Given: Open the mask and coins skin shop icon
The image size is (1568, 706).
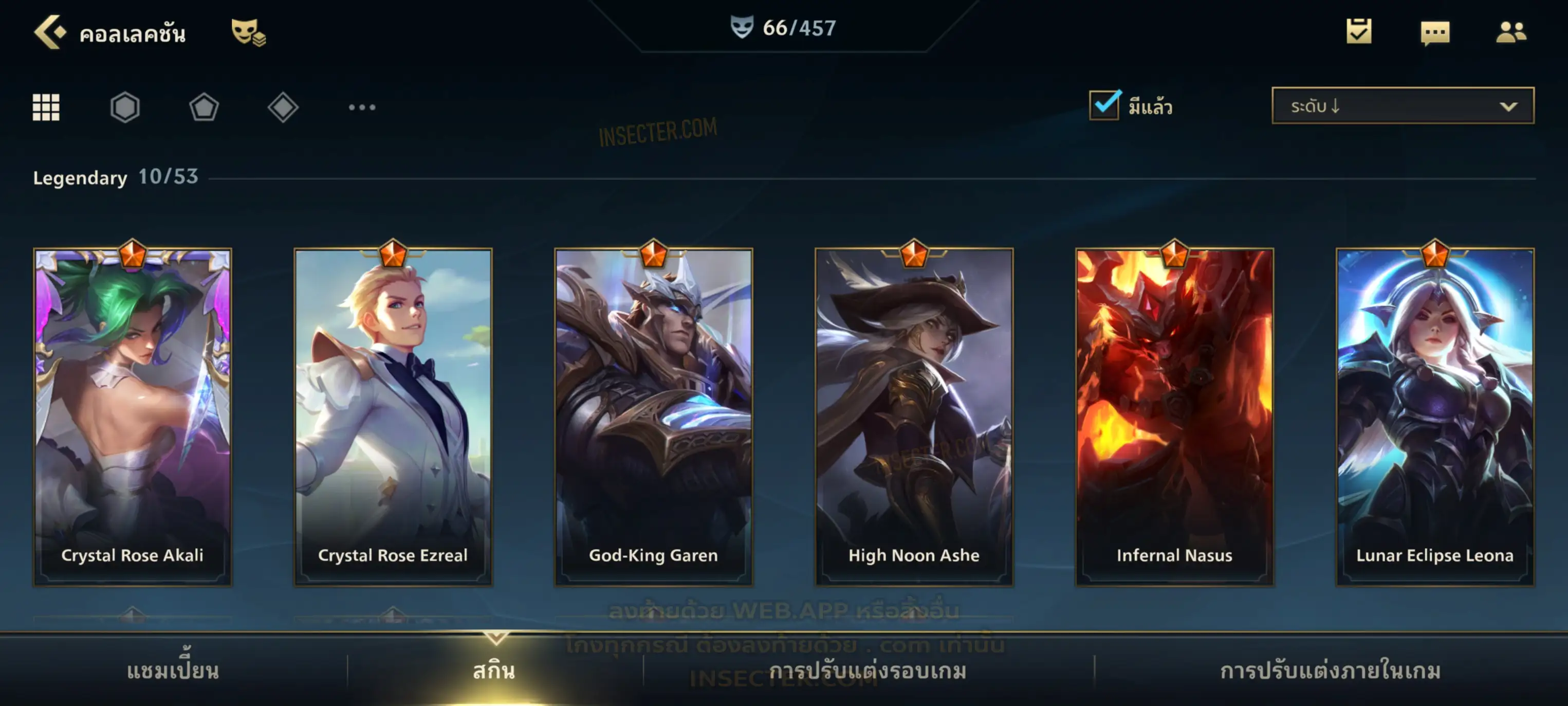Looking at the screenshot, I should pyautogui.click(x=248, y=32).
